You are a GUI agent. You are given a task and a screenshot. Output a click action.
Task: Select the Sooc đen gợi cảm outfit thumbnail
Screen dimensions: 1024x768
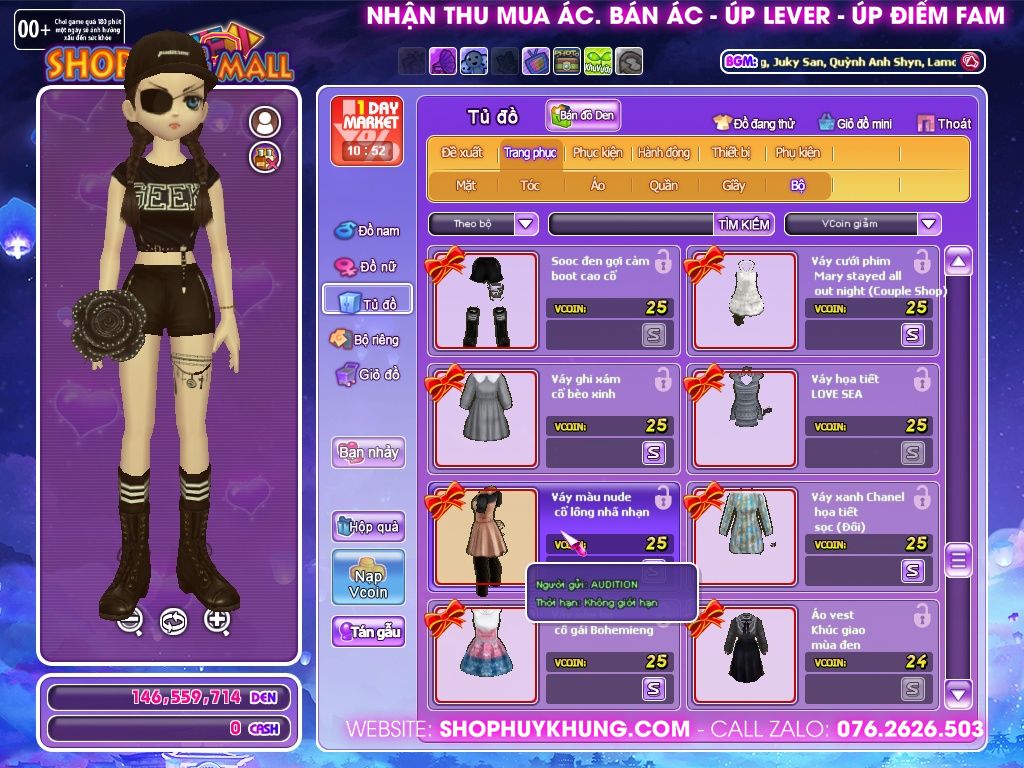[487, 300]
